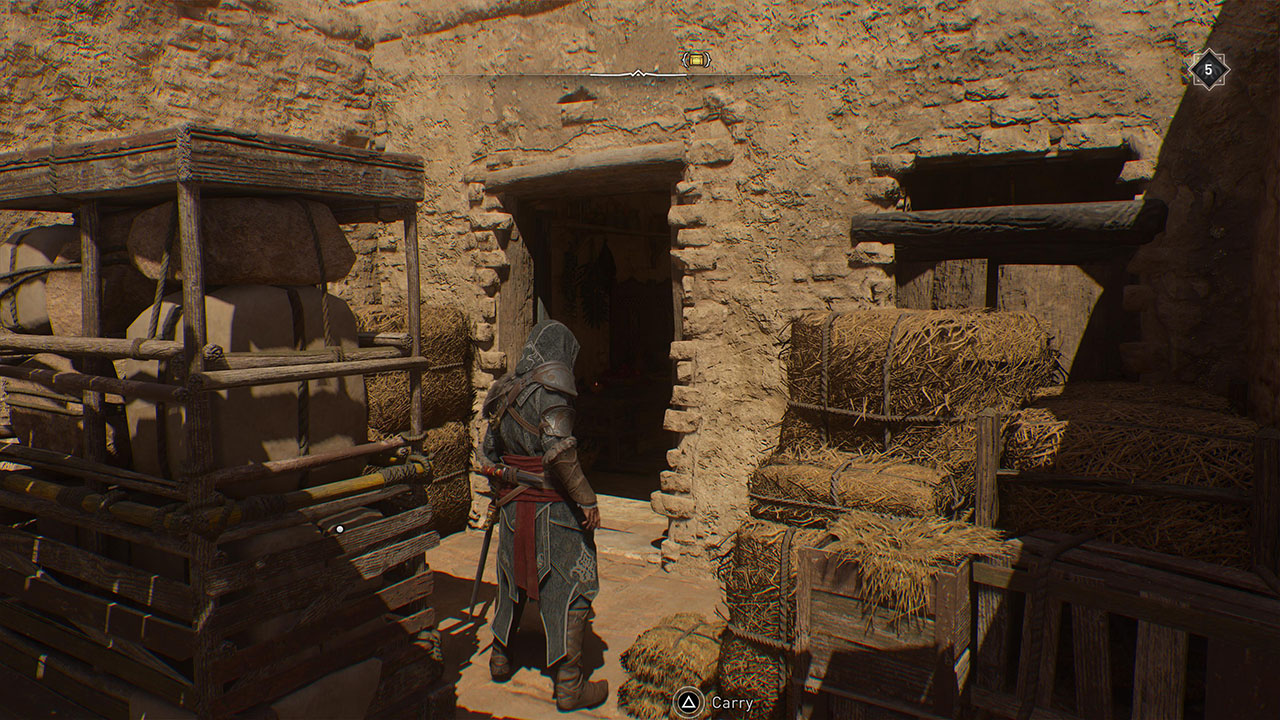Click the bracketed chest indicator above the compass
The height and width of the screenshot is (720, 1280).
(x=695, y=59)
